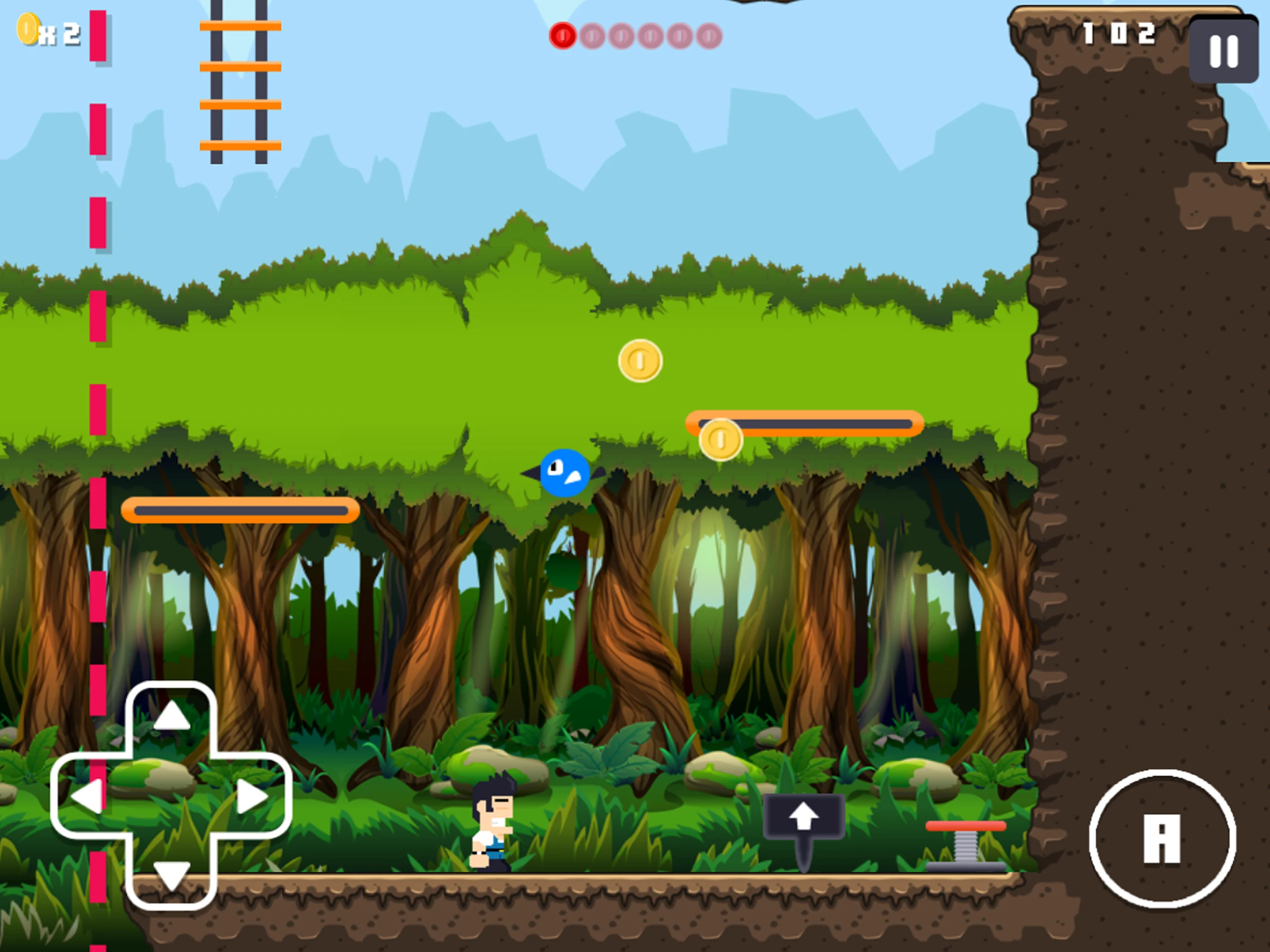Viewport: 1270px width, 952px height.
Task: Tap the D-pad up arrow
Action: click(x=171, y=717)
